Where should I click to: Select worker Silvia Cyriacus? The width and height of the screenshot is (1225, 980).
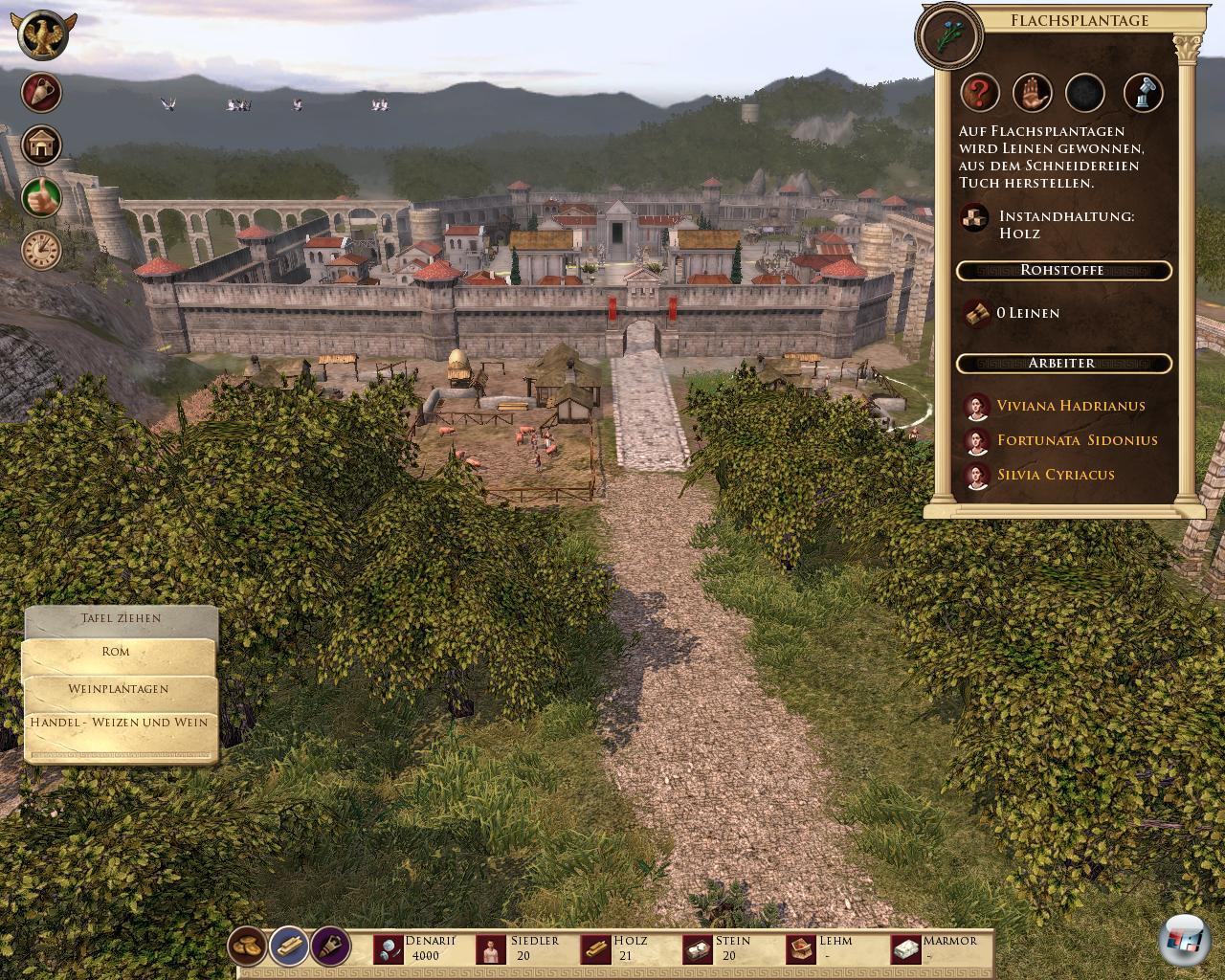[x=1056, y=475]
